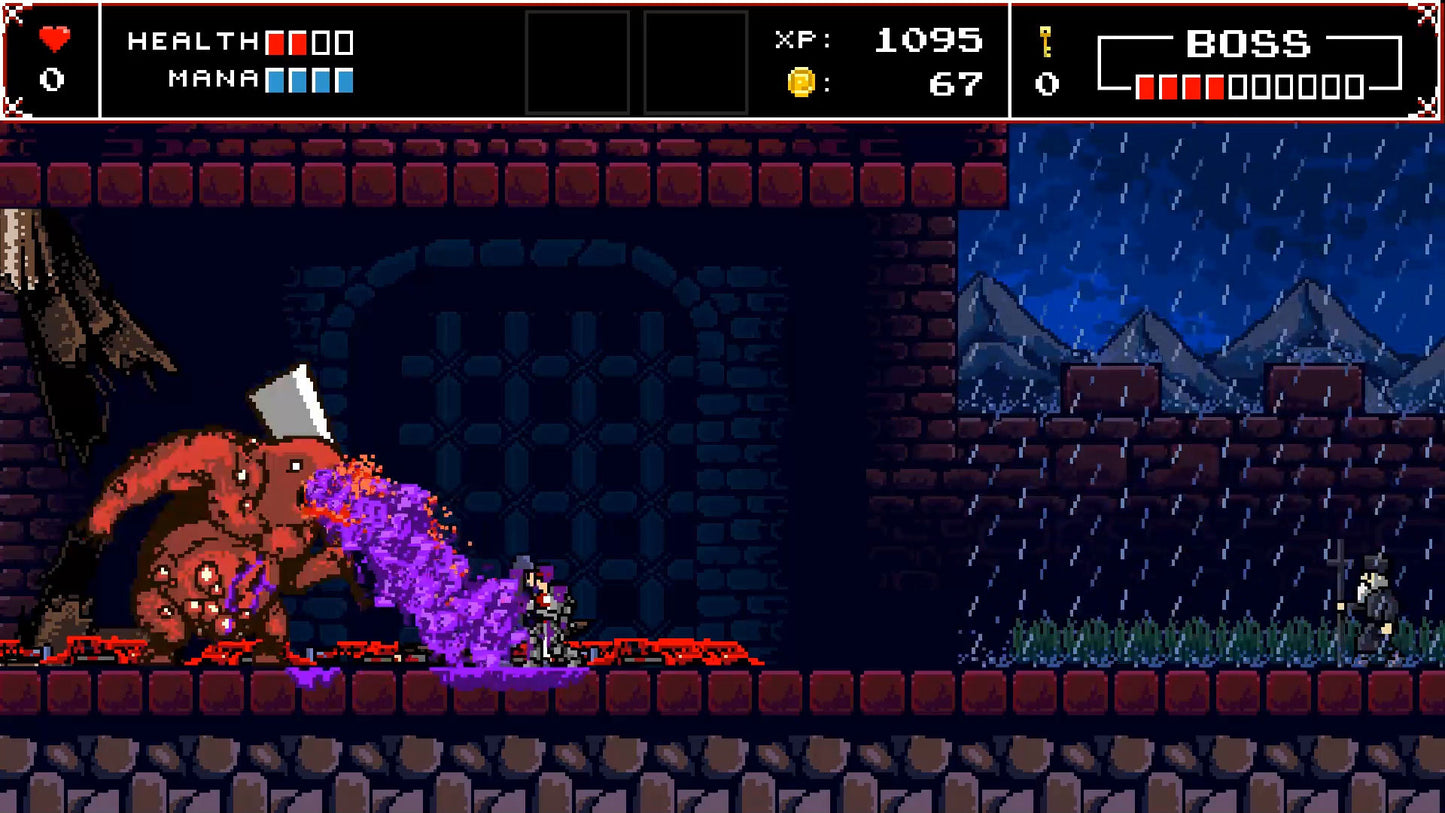Expand the left empty item slot

point(578,61)
